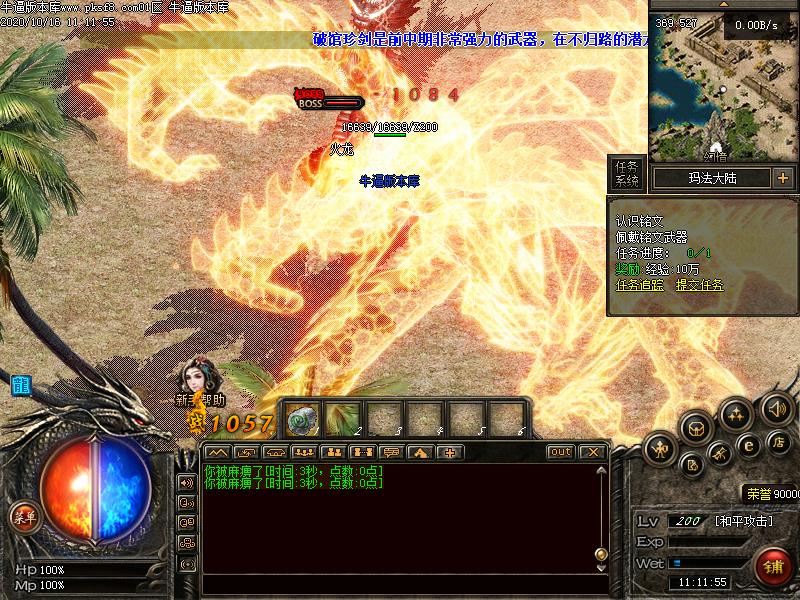Open the 新手帮助 newbie help portrait
This screenshot has height=600, width=800.
point(194,383)
